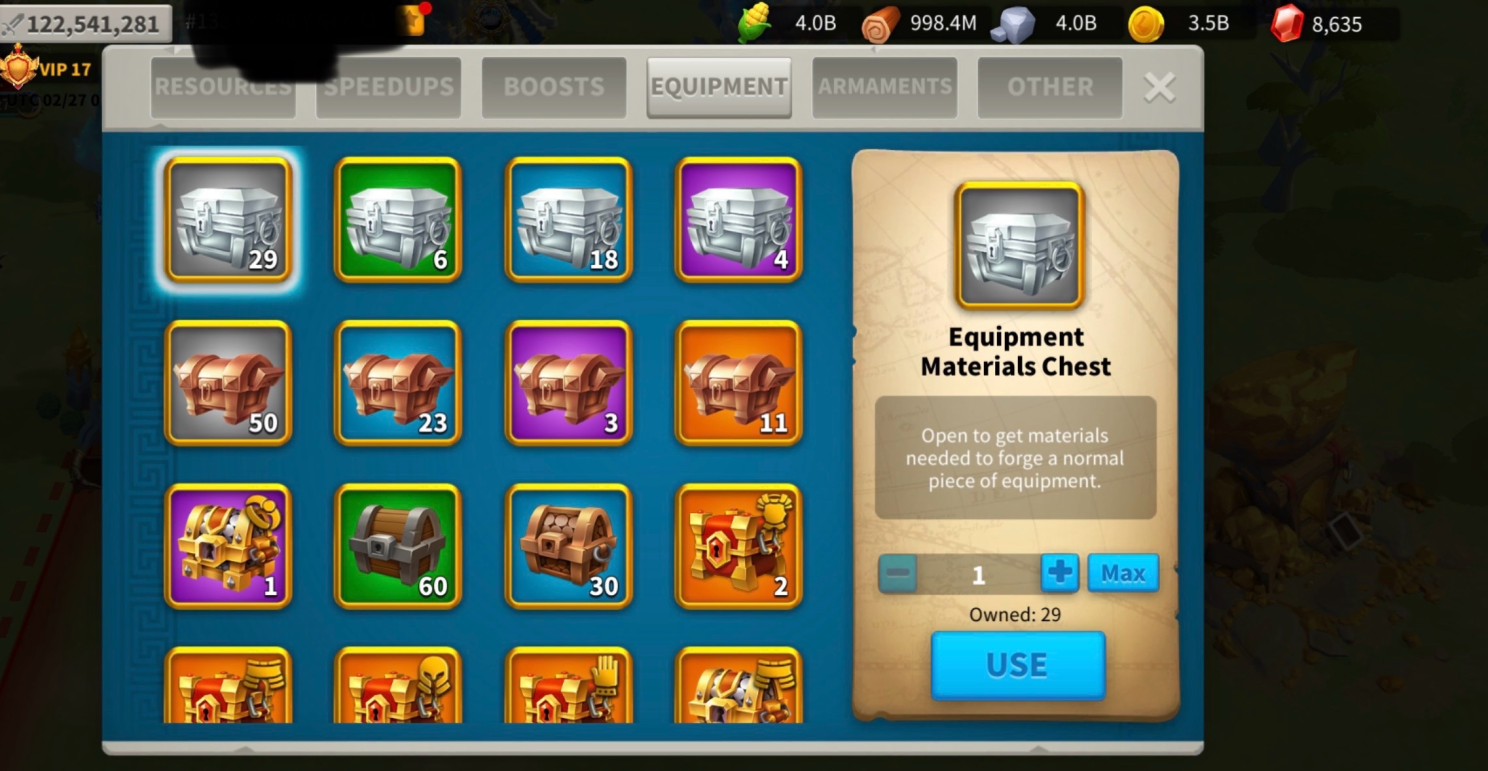Select the blue silver chest with 18
Screen dimensions: 1488x771
coord(569,220)
